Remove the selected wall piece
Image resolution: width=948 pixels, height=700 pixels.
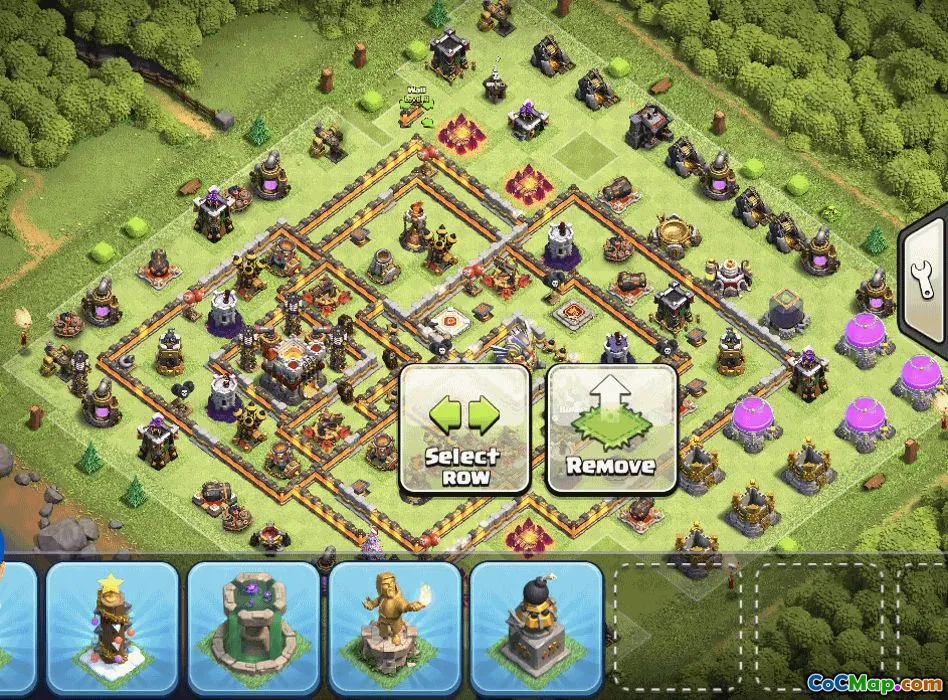[x=611, y=429]
